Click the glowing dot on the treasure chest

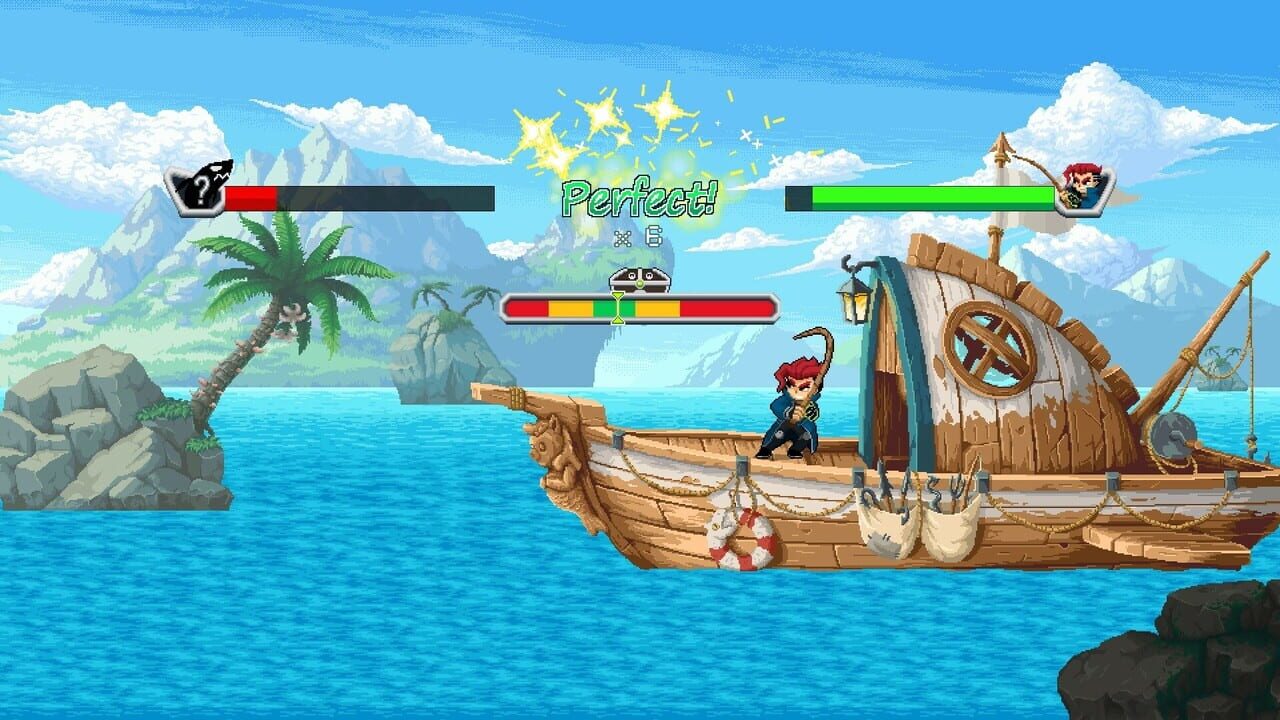(639, 284)
